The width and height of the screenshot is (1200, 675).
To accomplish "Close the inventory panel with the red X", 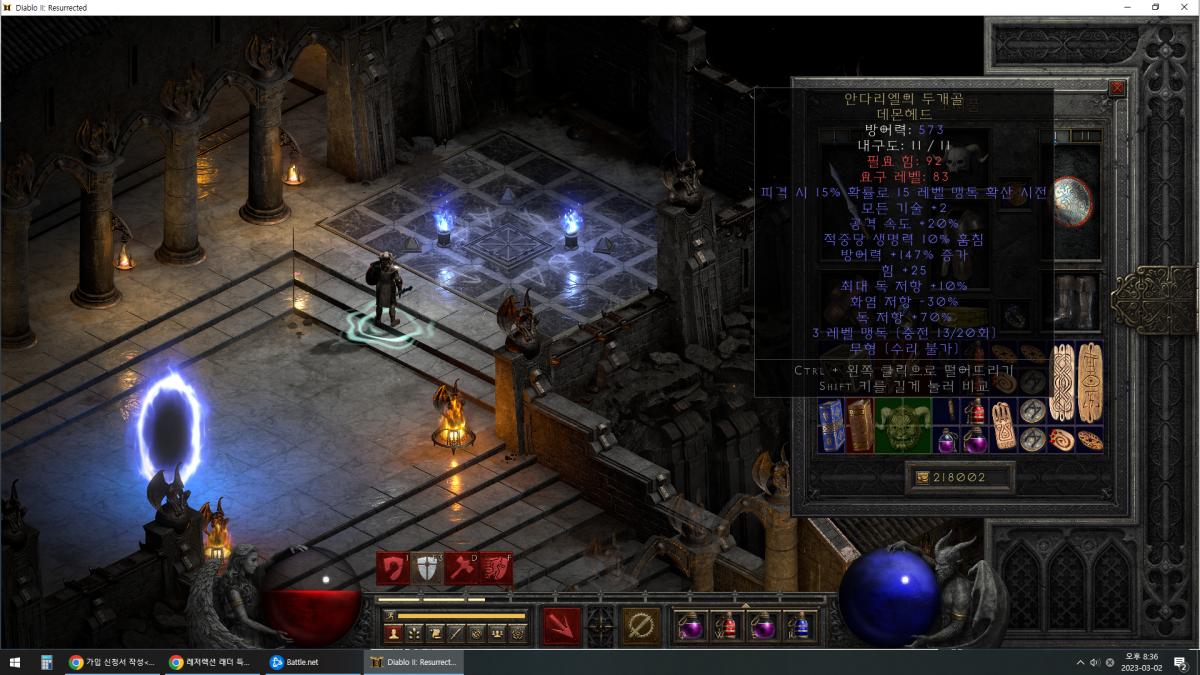I will (1117, 88).
